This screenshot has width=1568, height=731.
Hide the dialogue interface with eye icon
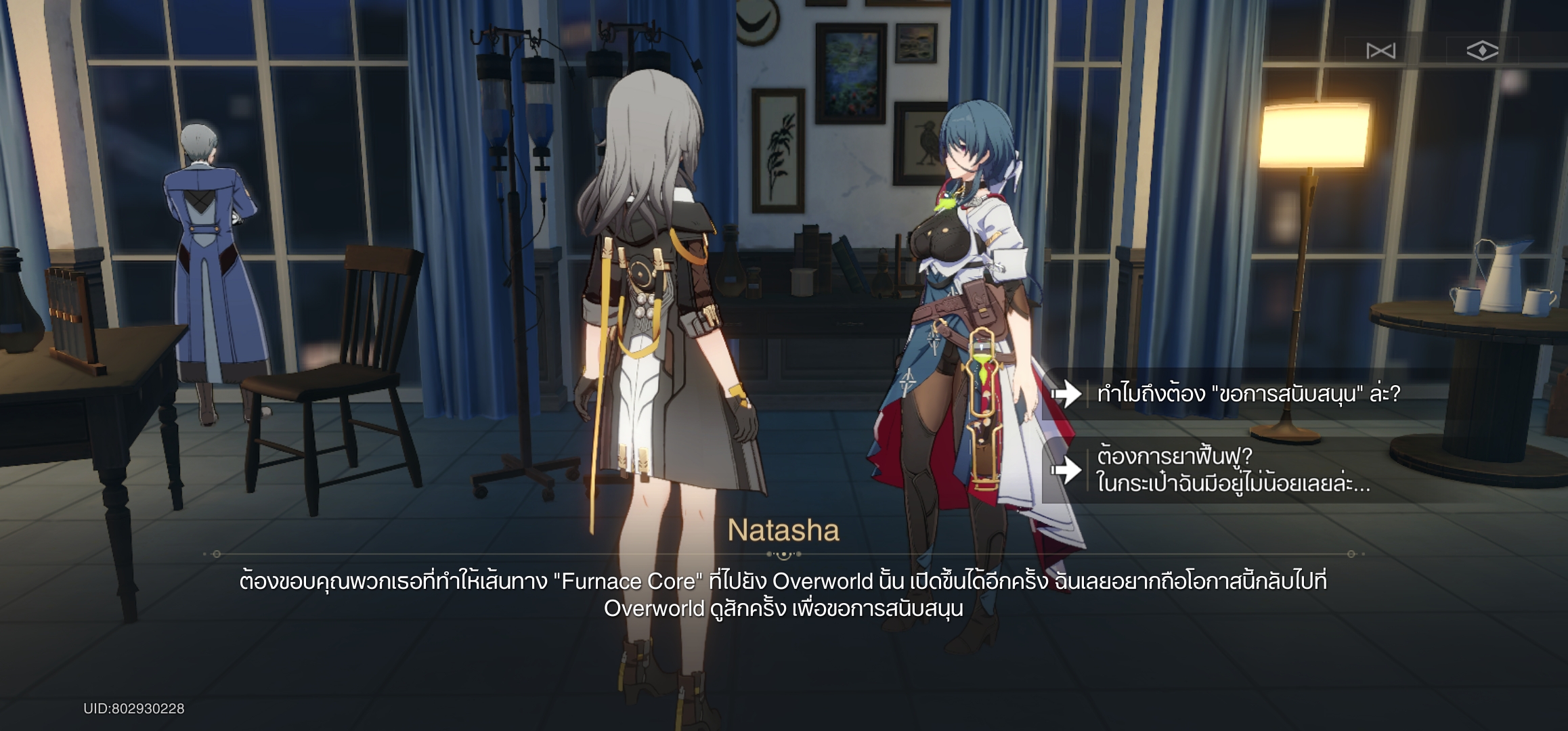click(1481, 51)
